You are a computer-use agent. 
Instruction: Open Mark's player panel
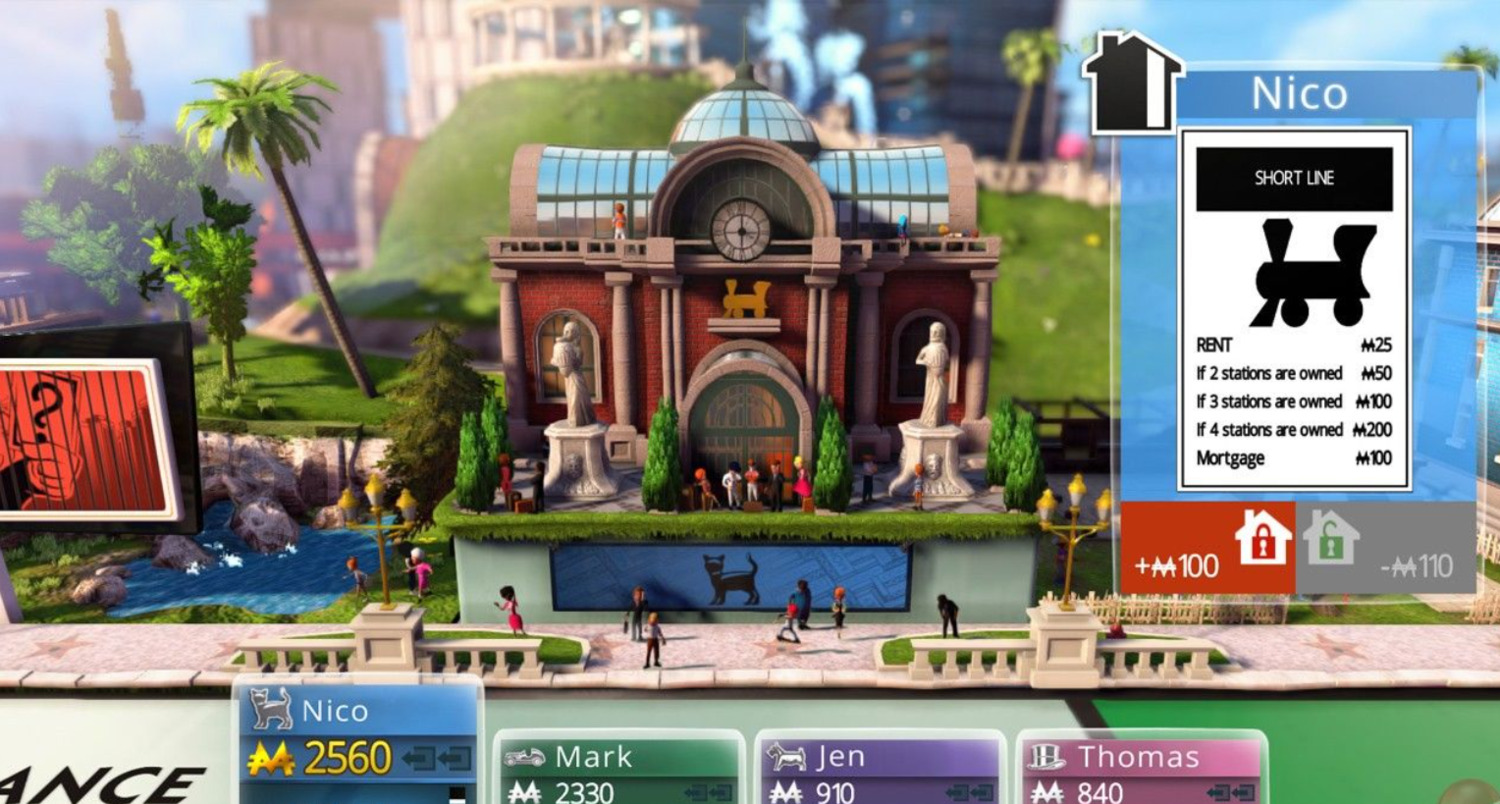619,769
